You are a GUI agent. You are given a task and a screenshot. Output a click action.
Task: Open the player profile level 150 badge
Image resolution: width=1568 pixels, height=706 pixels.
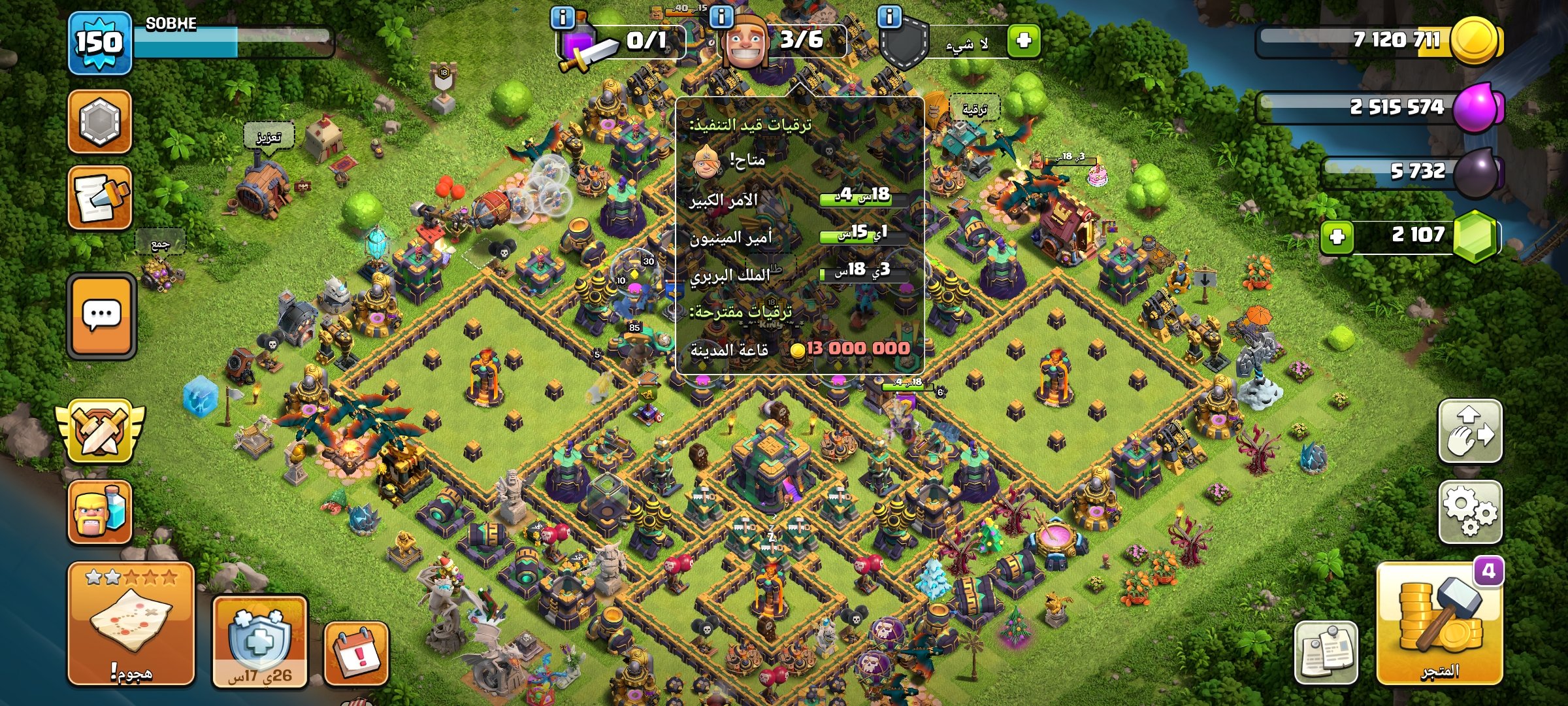pos(100,43)
